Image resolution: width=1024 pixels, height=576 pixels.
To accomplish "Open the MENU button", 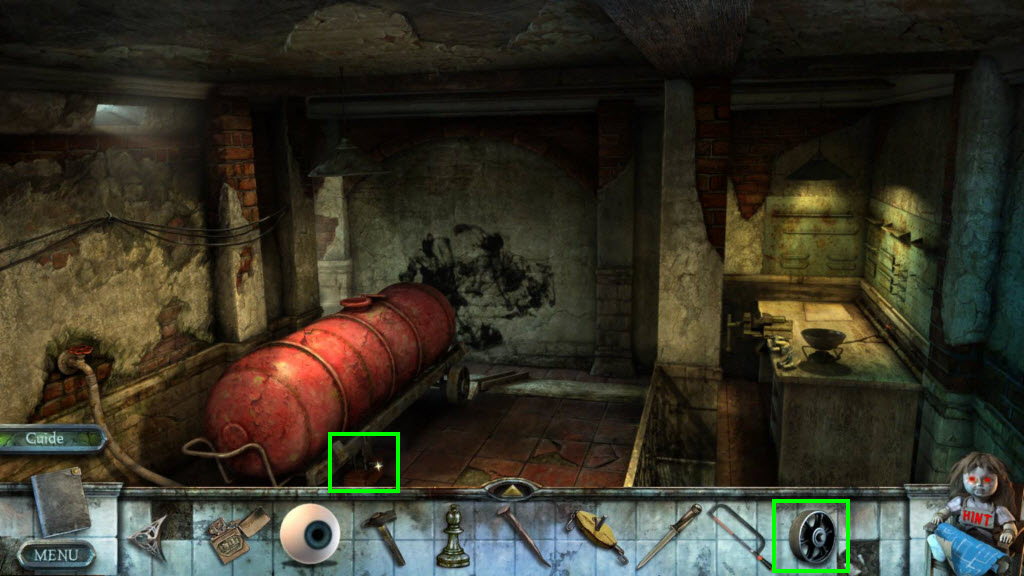I will tap(57, 553).
